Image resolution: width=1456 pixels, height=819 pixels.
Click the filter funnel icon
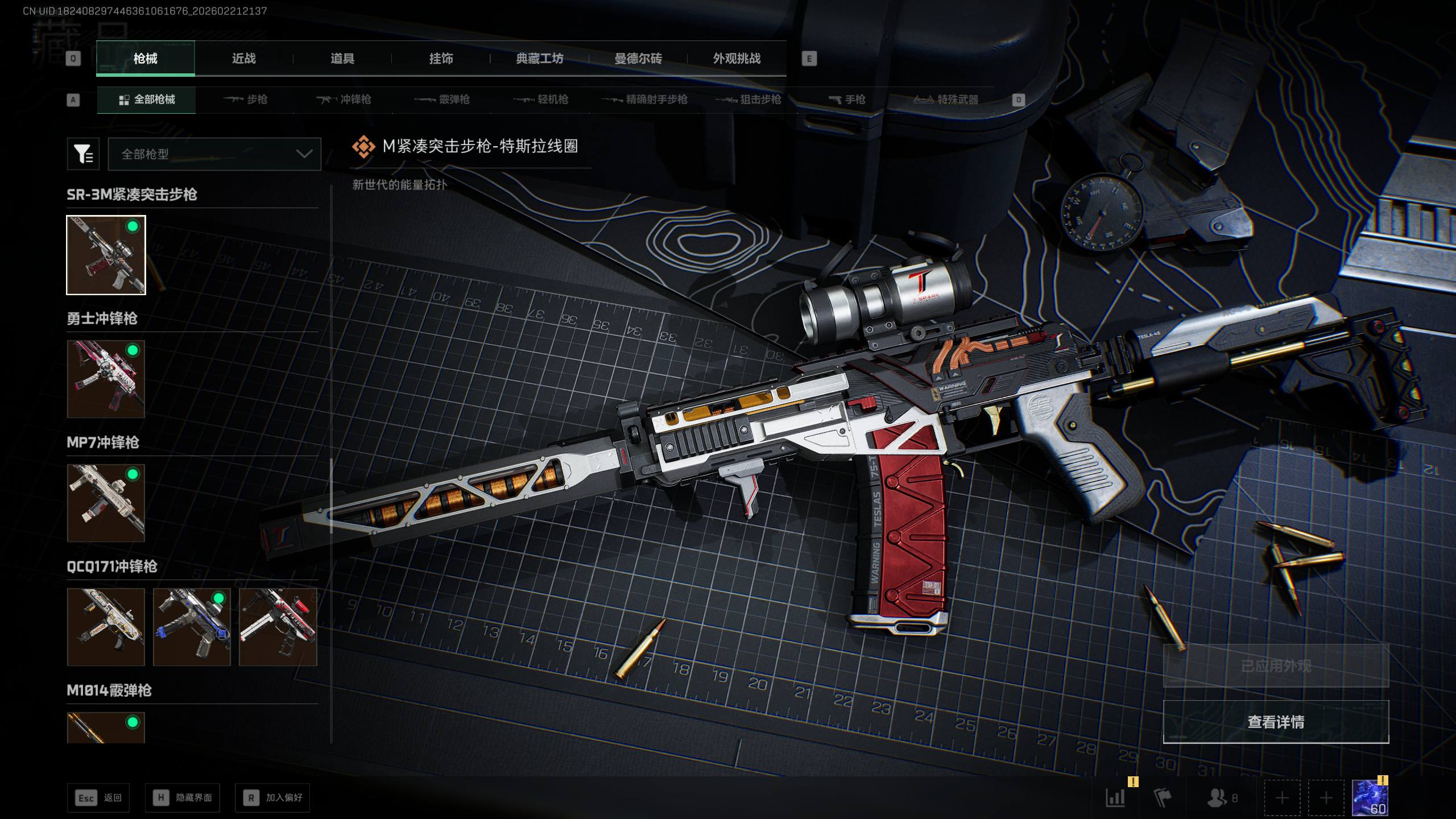(83, 154)
